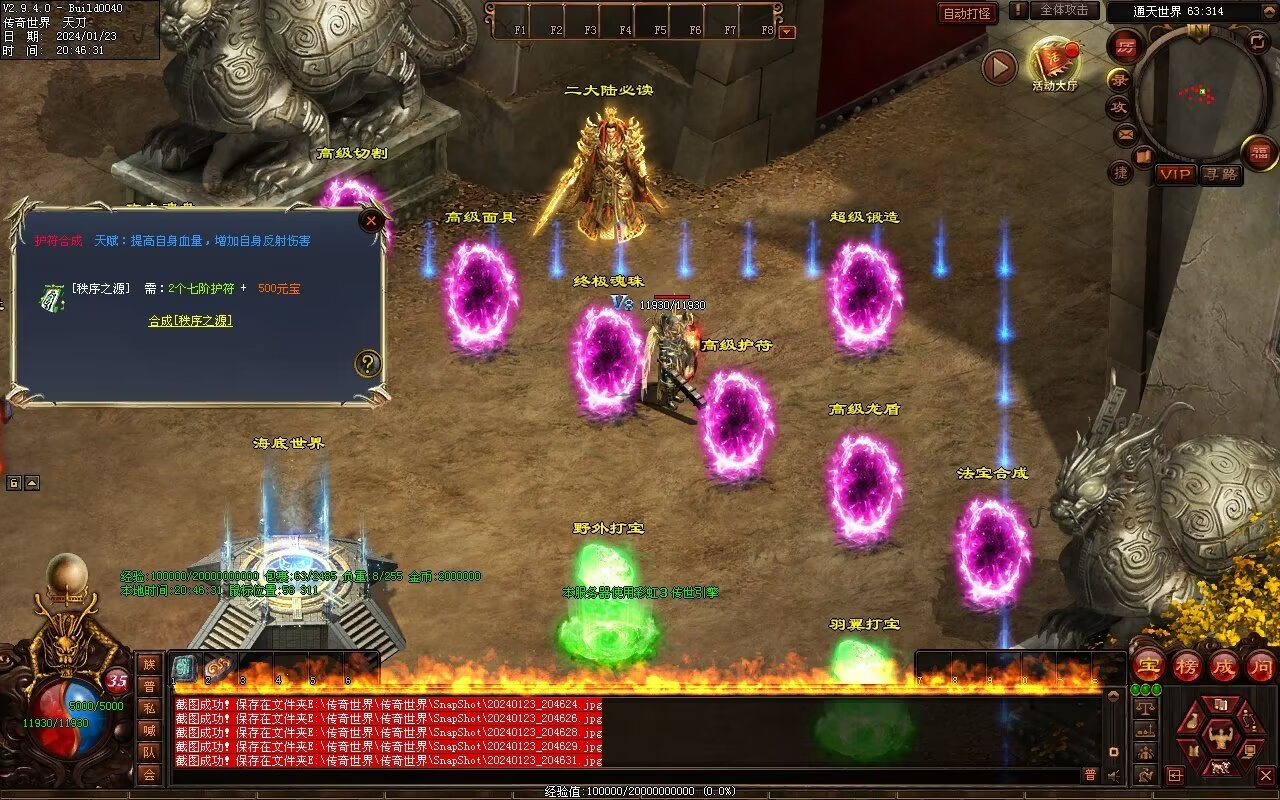Open the 活动大厅 event hall
1280x800 pixels.
click(1054, 64)
